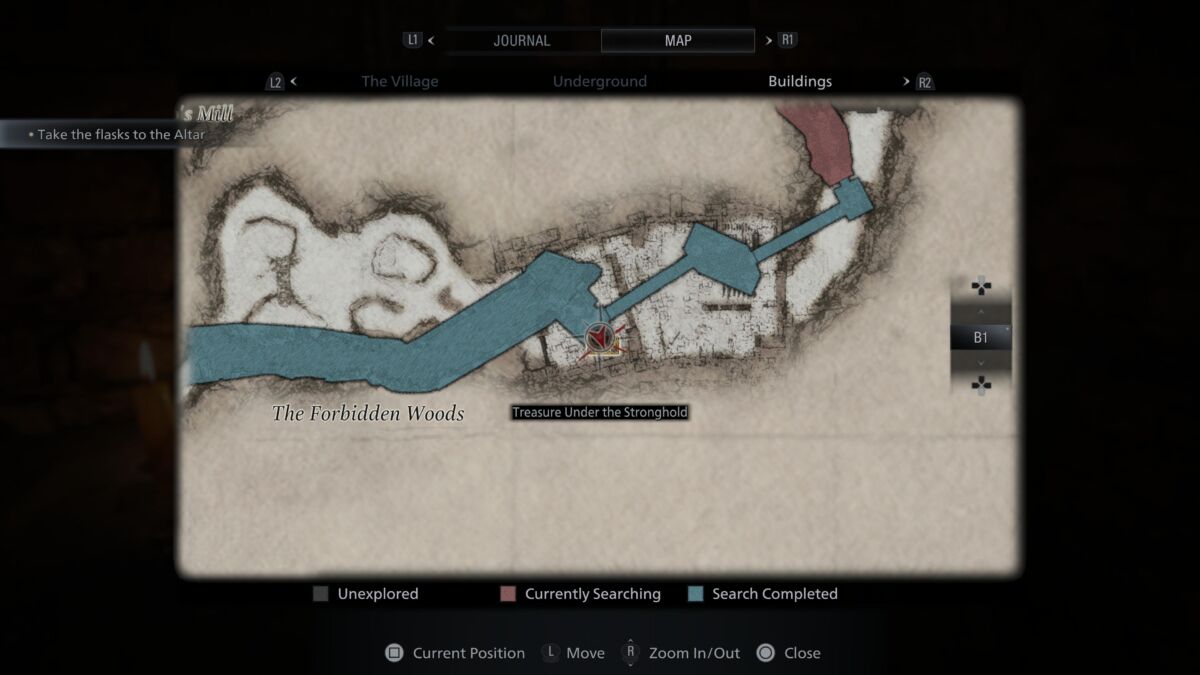Viewport: 1200px width, 675px height.
Task: Click the Currently Searching legend entry
Action: point(581,594)
